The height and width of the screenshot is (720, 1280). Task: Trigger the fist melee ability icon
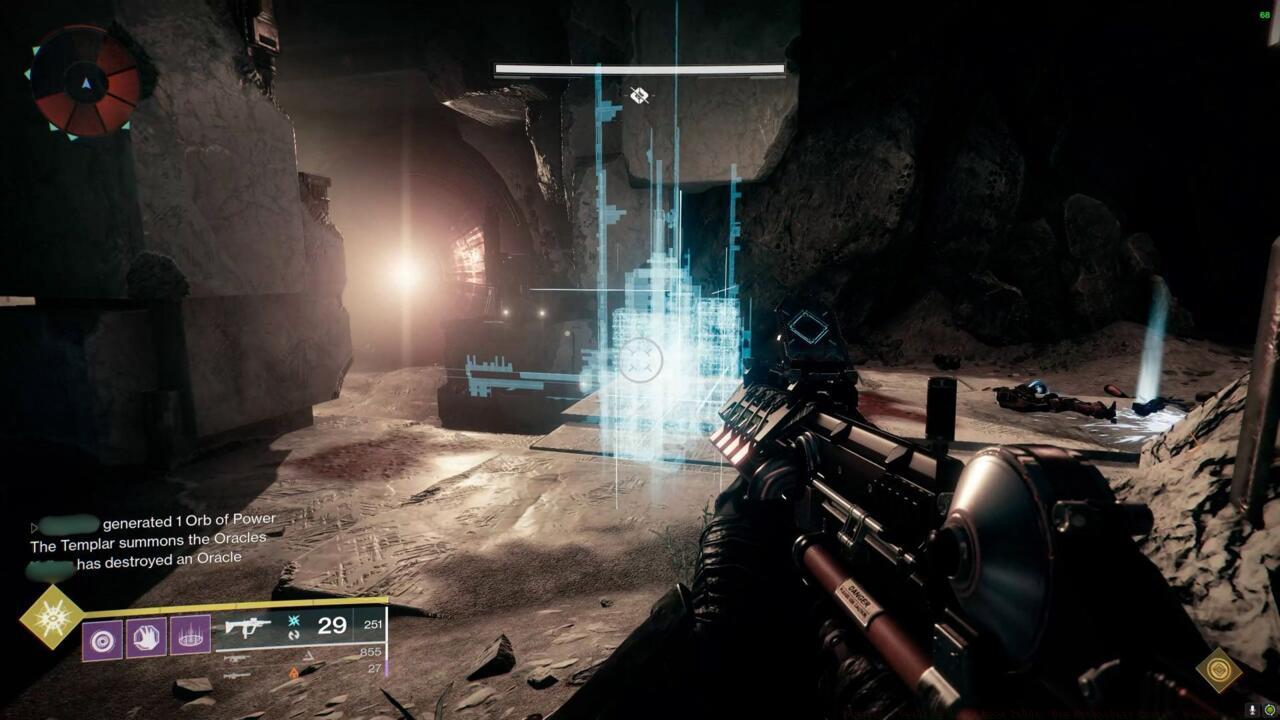(x=146, y=637)
